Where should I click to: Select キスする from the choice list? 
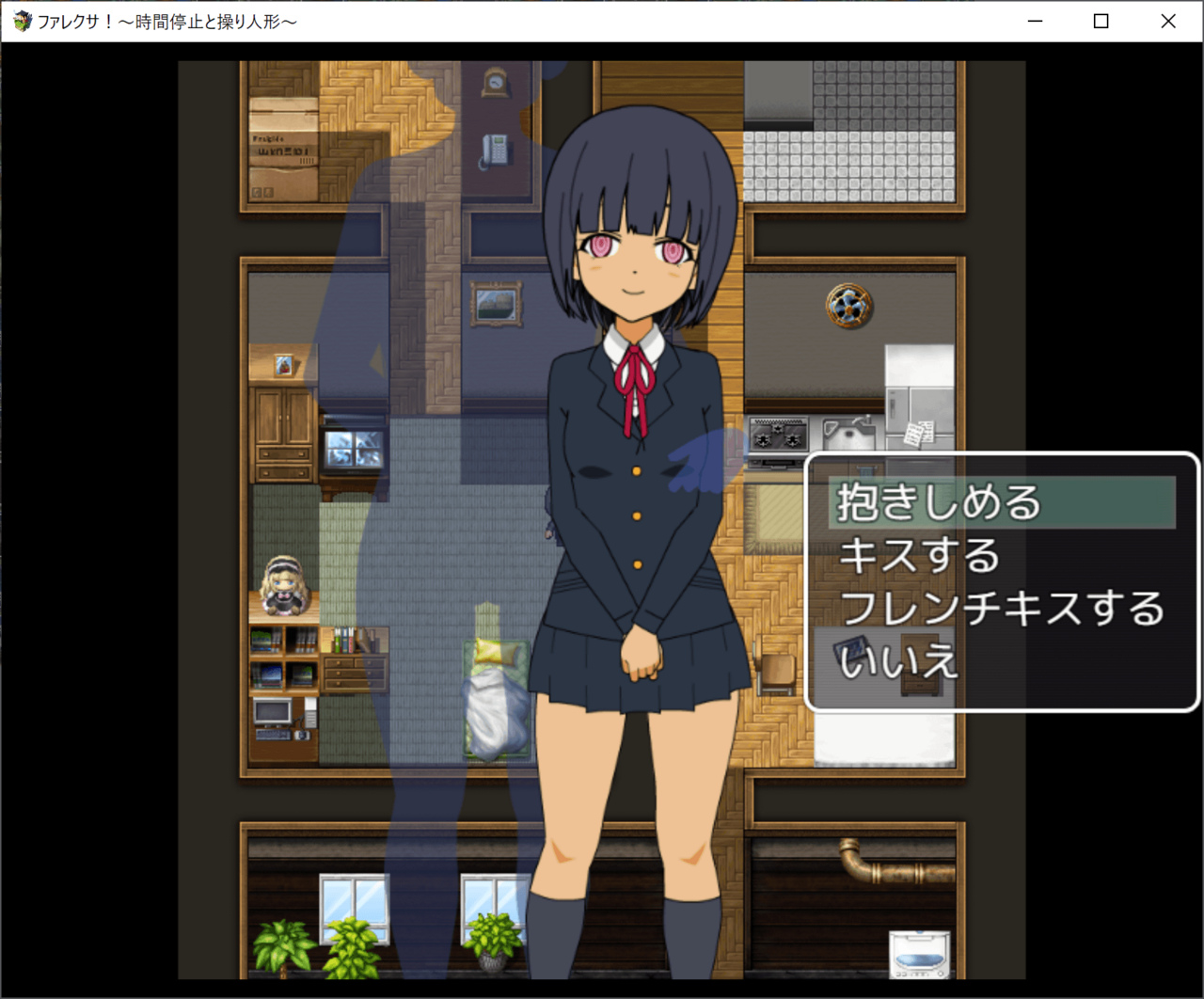click(919, 555)
